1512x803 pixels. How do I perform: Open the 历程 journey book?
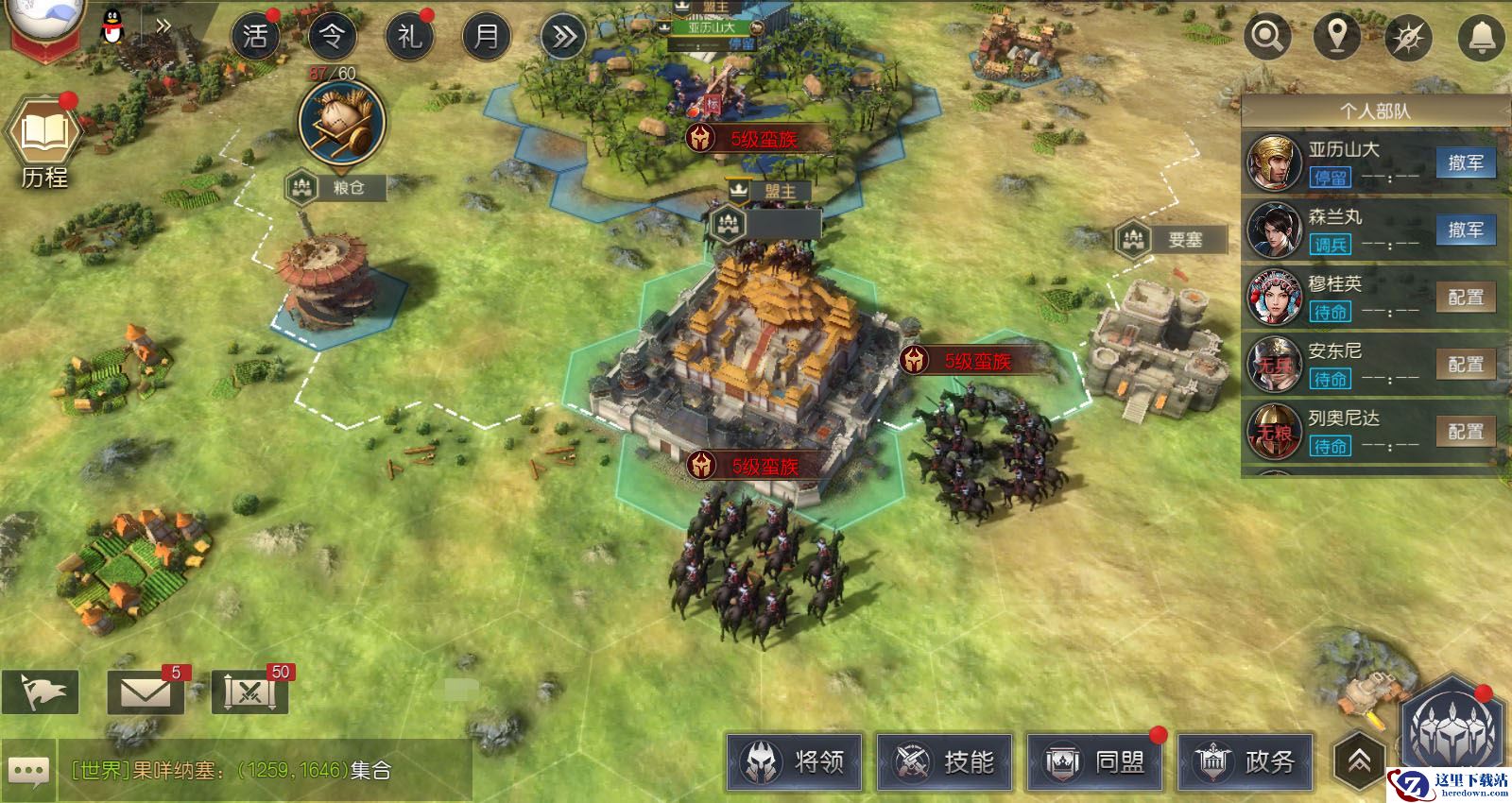[x=43, y=142]
